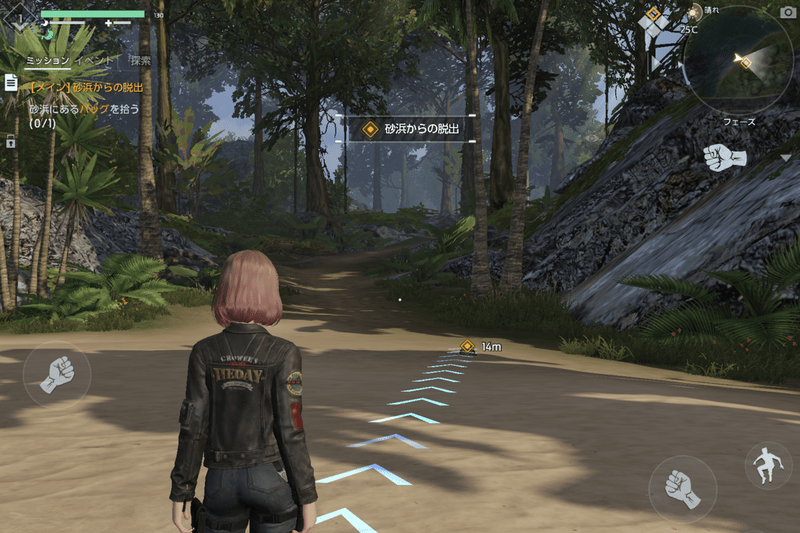This screenshot has width=800, height=533.
Task: Switch to the ミッション tab
Action: coord(47,61)
